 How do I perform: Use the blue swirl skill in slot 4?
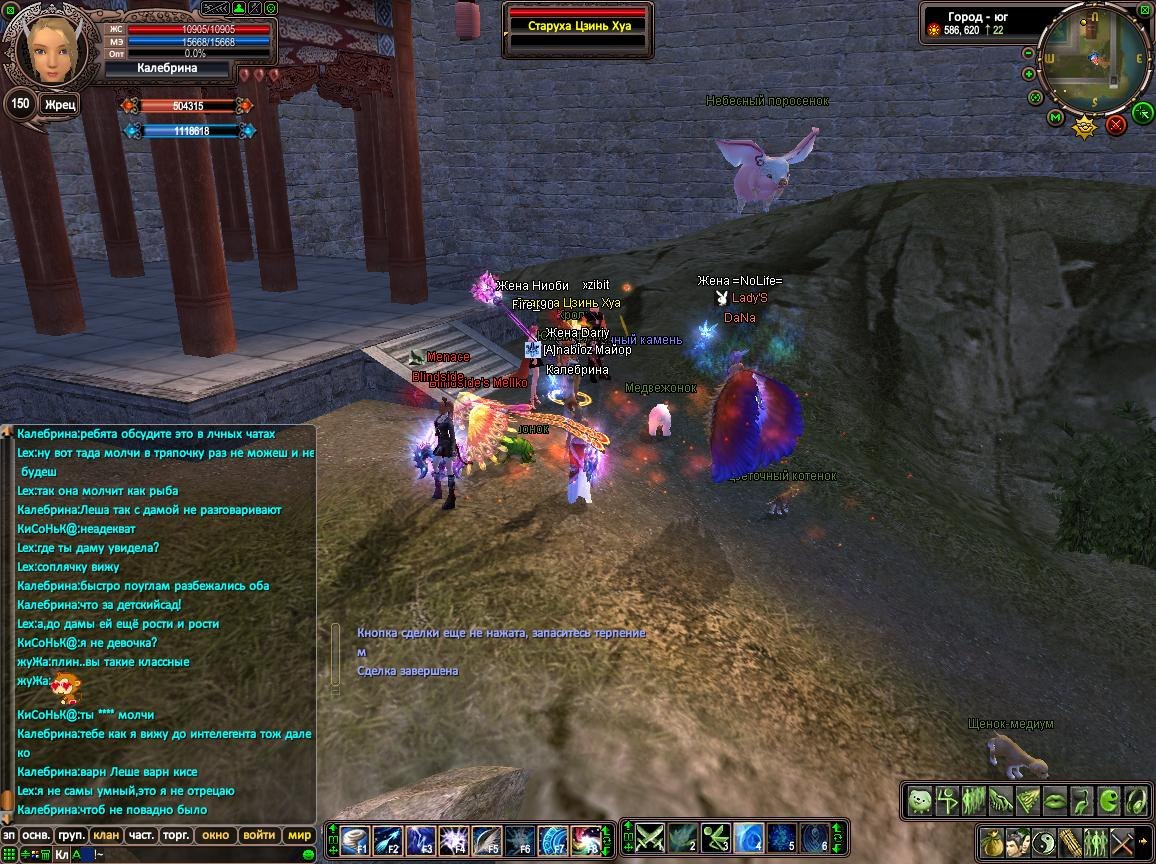pyautogui.click(x=747, y=837)
